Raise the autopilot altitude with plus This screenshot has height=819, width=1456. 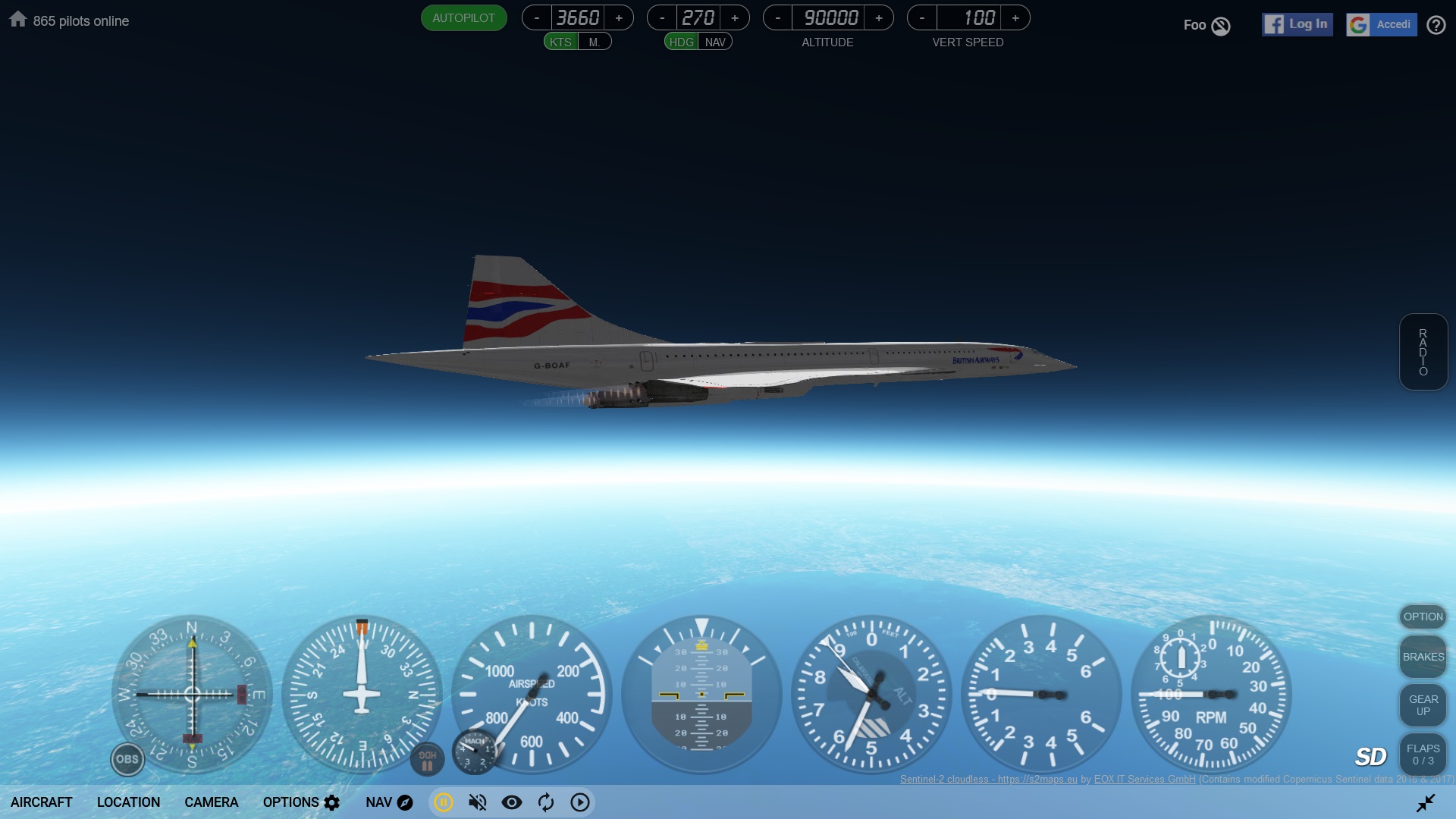point(879,18)
